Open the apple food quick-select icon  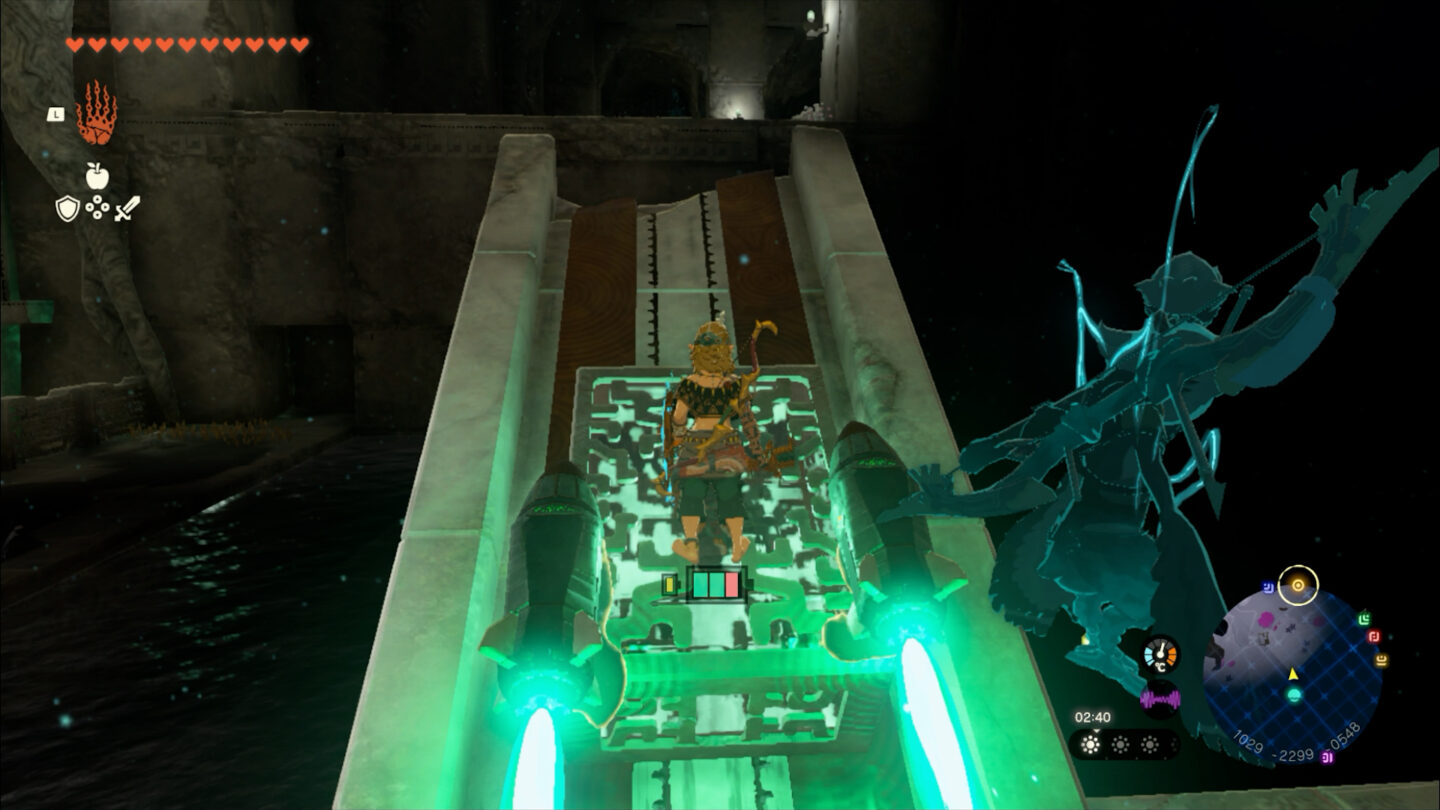[x=97, y=177]
